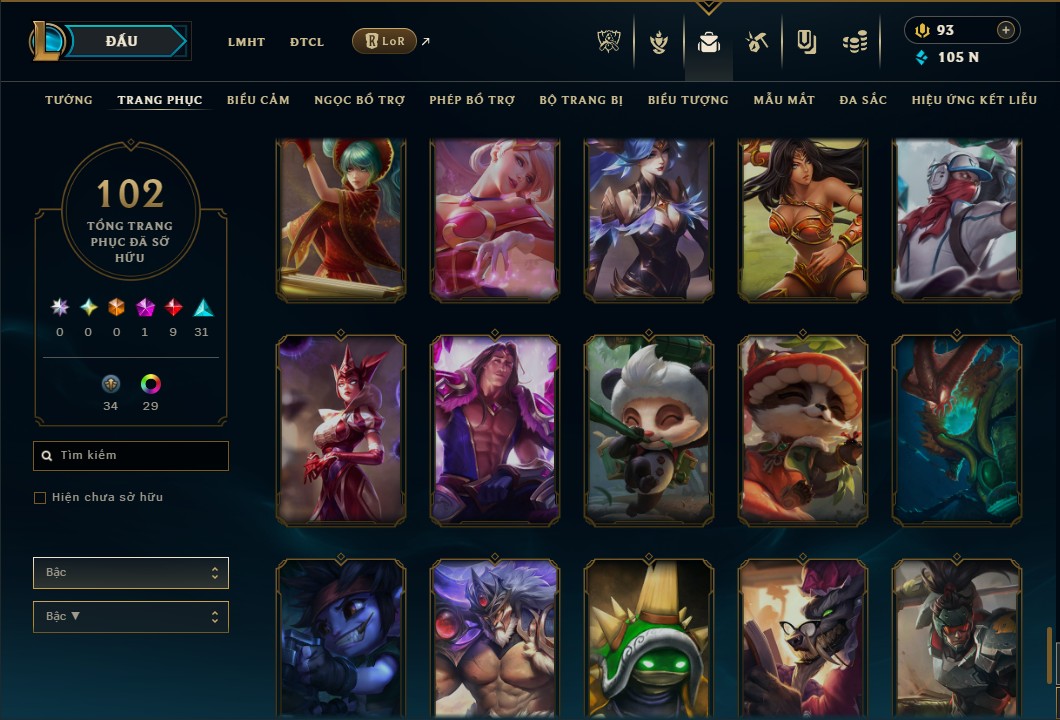1060x720 pixels.
Task: Open the ĐA SẮC tab
Action: (x=863, y=100)
